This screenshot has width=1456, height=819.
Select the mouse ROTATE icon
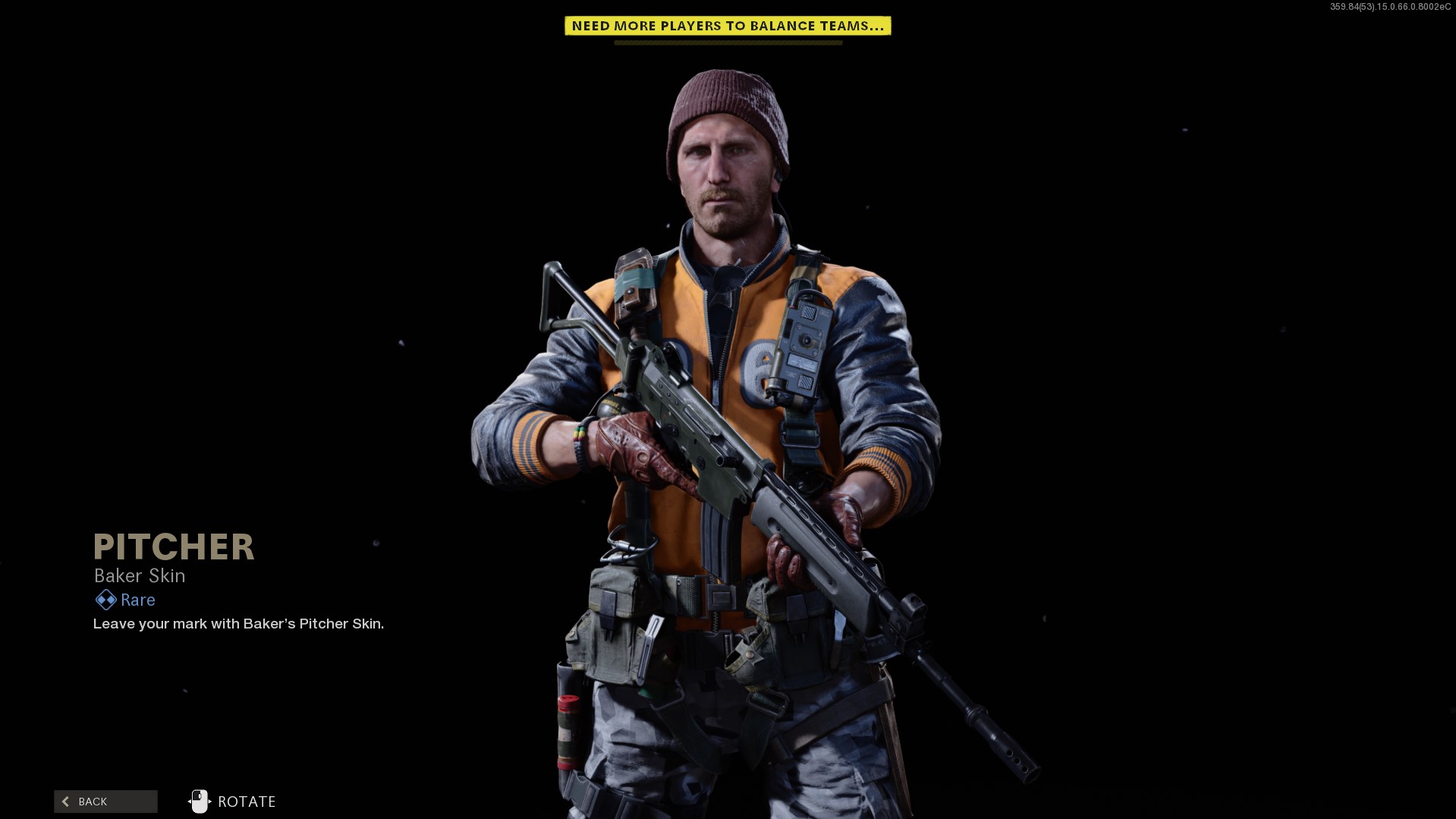(200, 801)
